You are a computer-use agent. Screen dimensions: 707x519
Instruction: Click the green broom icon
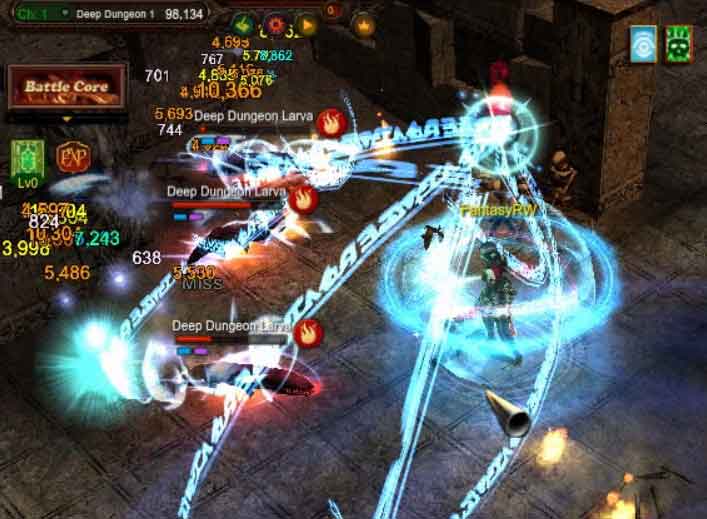(x=241, y=22)
